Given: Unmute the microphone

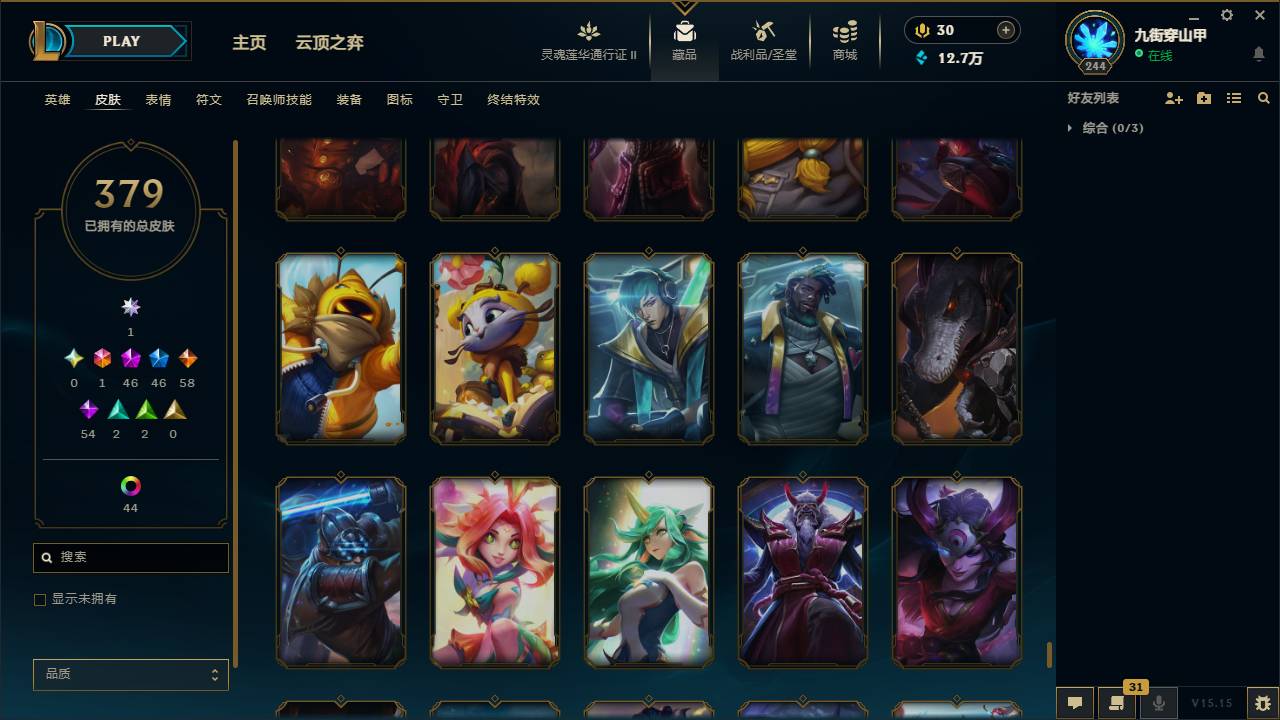Looking at the screenshot, I should click(x=1158, y=703).
